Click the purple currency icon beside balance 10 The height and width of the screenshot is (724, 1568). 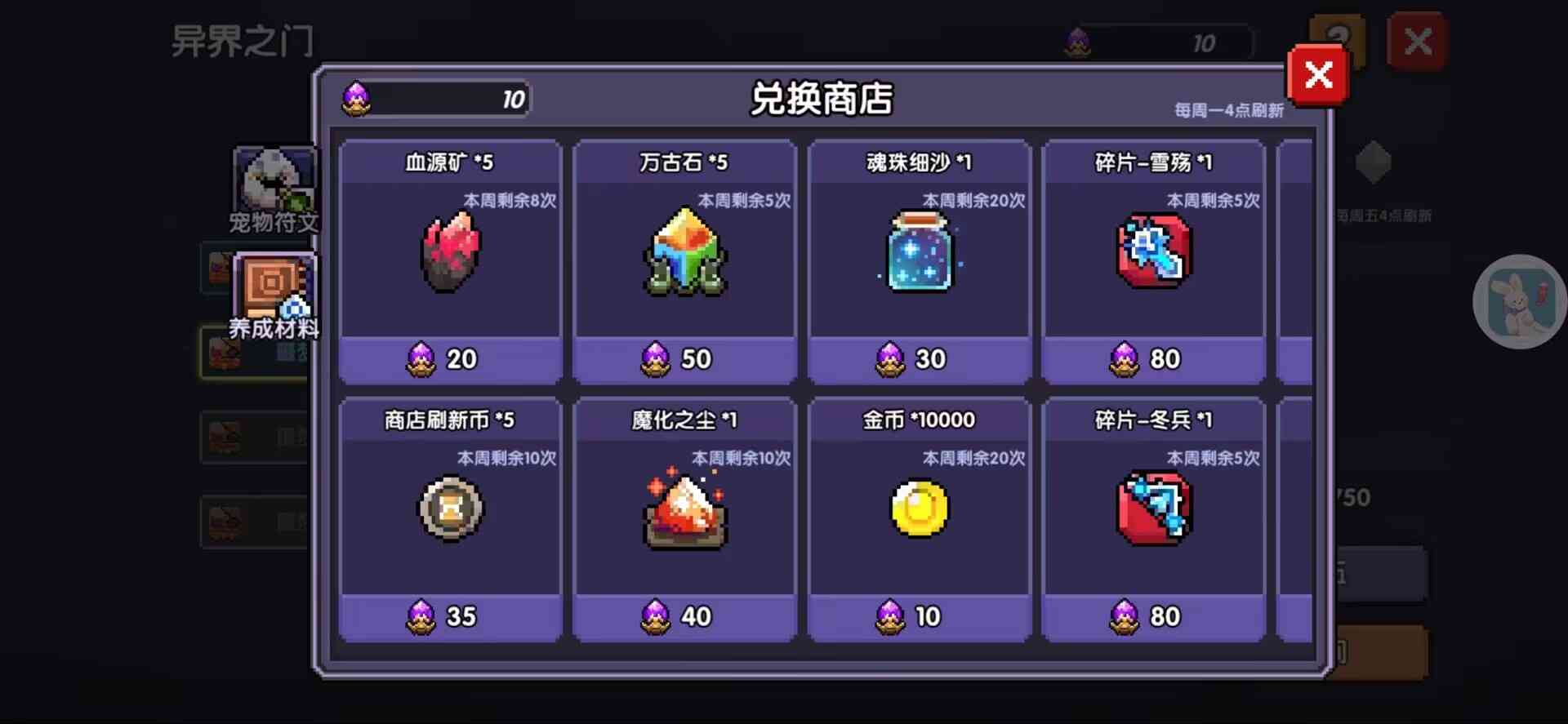(x=356, y=98)
